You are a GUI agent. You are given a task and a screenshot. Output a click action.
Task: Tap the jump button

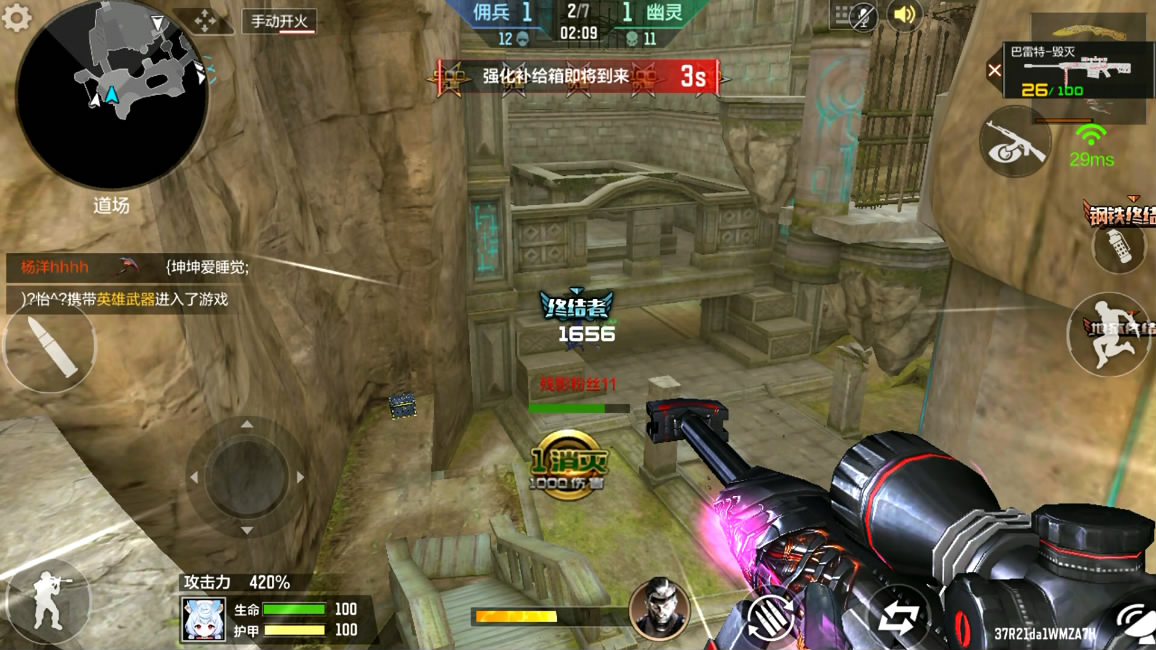point(1108,333)
